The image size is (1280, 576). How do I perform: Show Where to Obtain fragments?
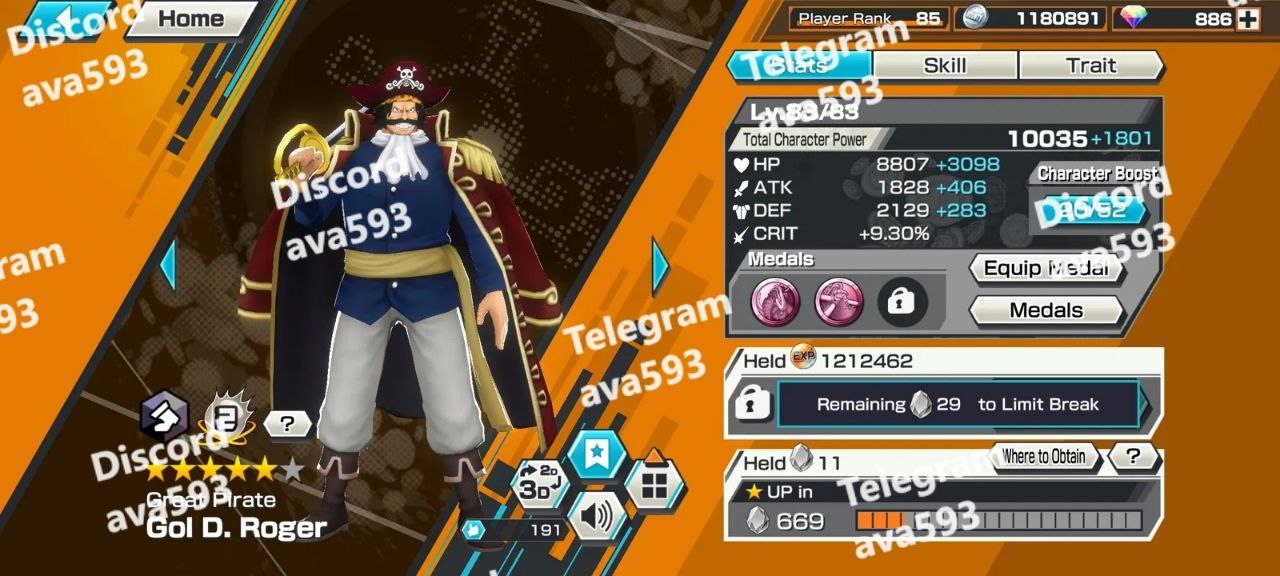click(1043, 457)
